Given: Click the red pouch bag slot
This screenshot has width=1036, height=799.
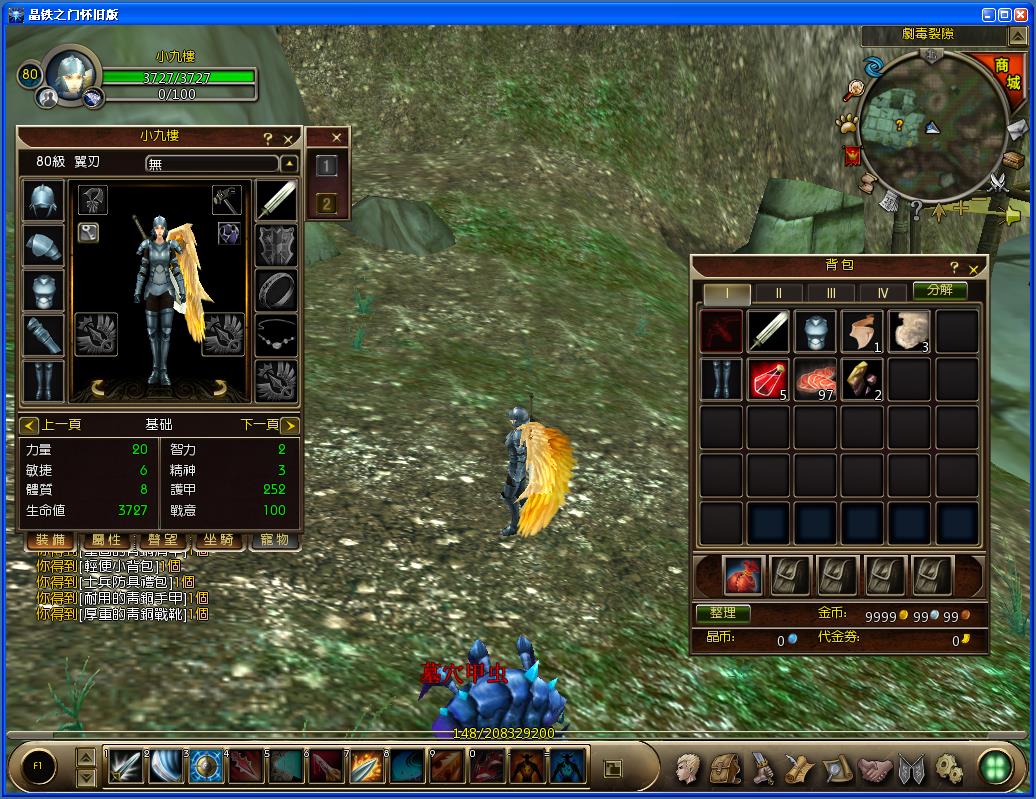Looking at the screenshot, I should 743,575.
